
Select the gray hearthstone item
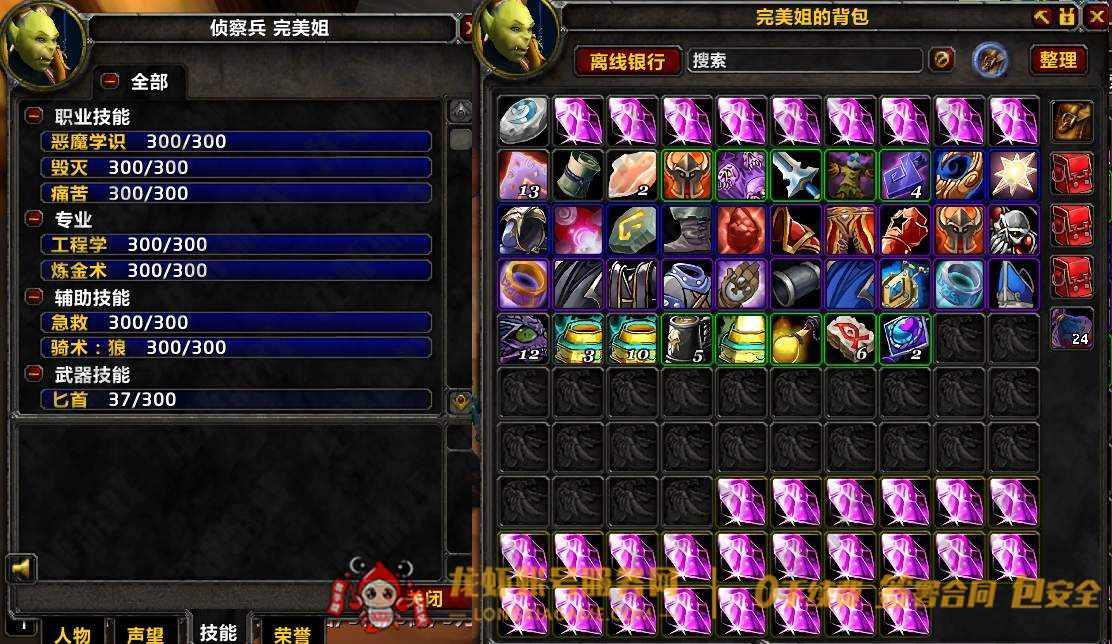pyautogui.click(x=524, y=121)
